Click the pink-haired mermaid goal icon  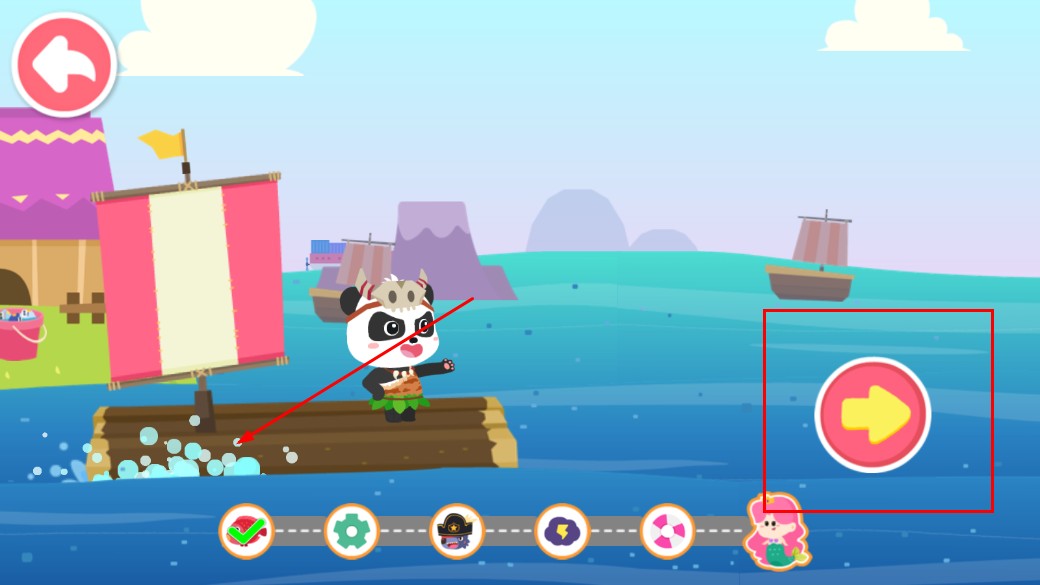(776, 530)
